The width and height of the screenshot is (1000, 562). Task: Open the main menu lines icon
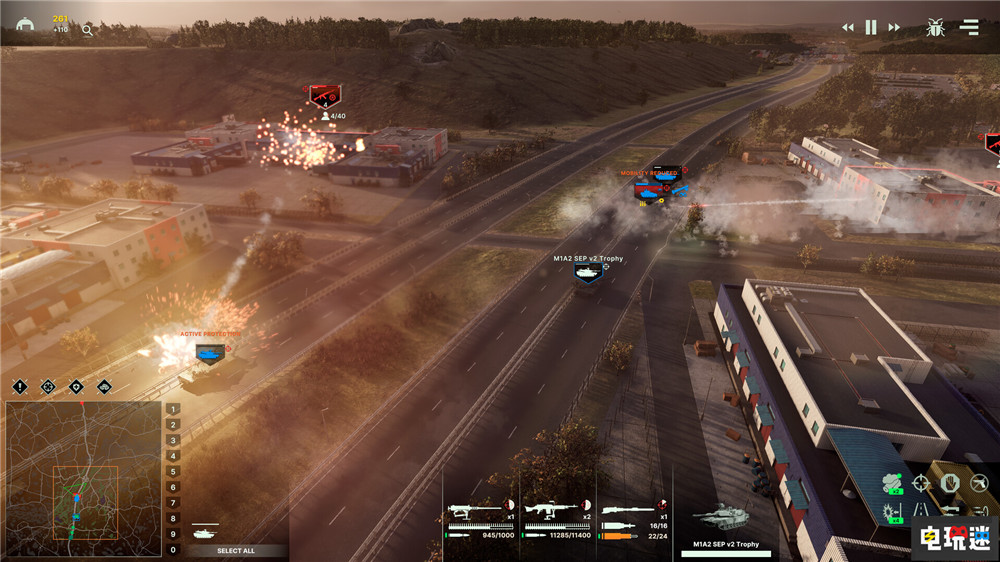969,28
